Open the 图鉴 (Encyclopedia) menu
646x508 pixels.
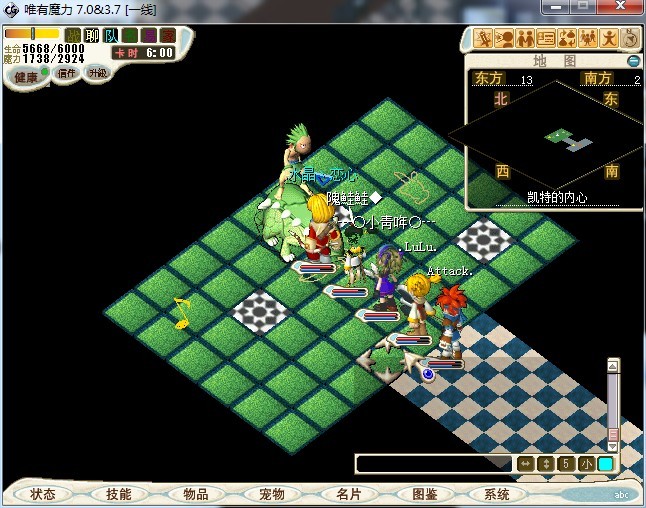pos(423,494)
